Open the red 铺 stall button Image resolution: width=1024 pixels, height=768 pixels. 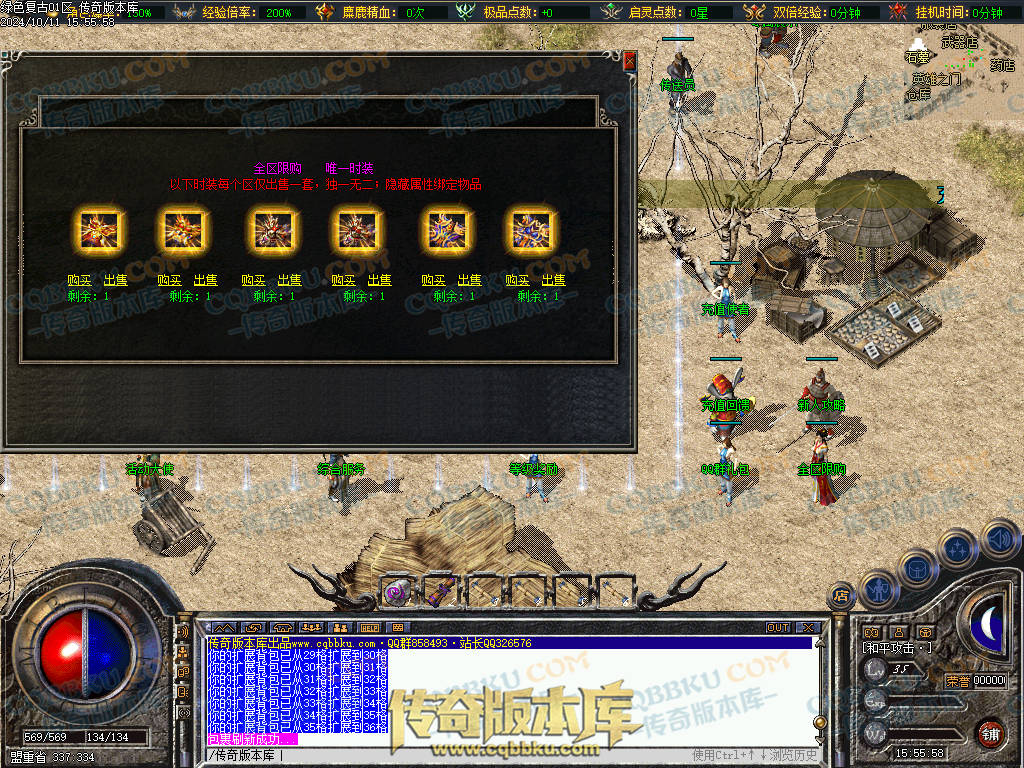(990, 732)
